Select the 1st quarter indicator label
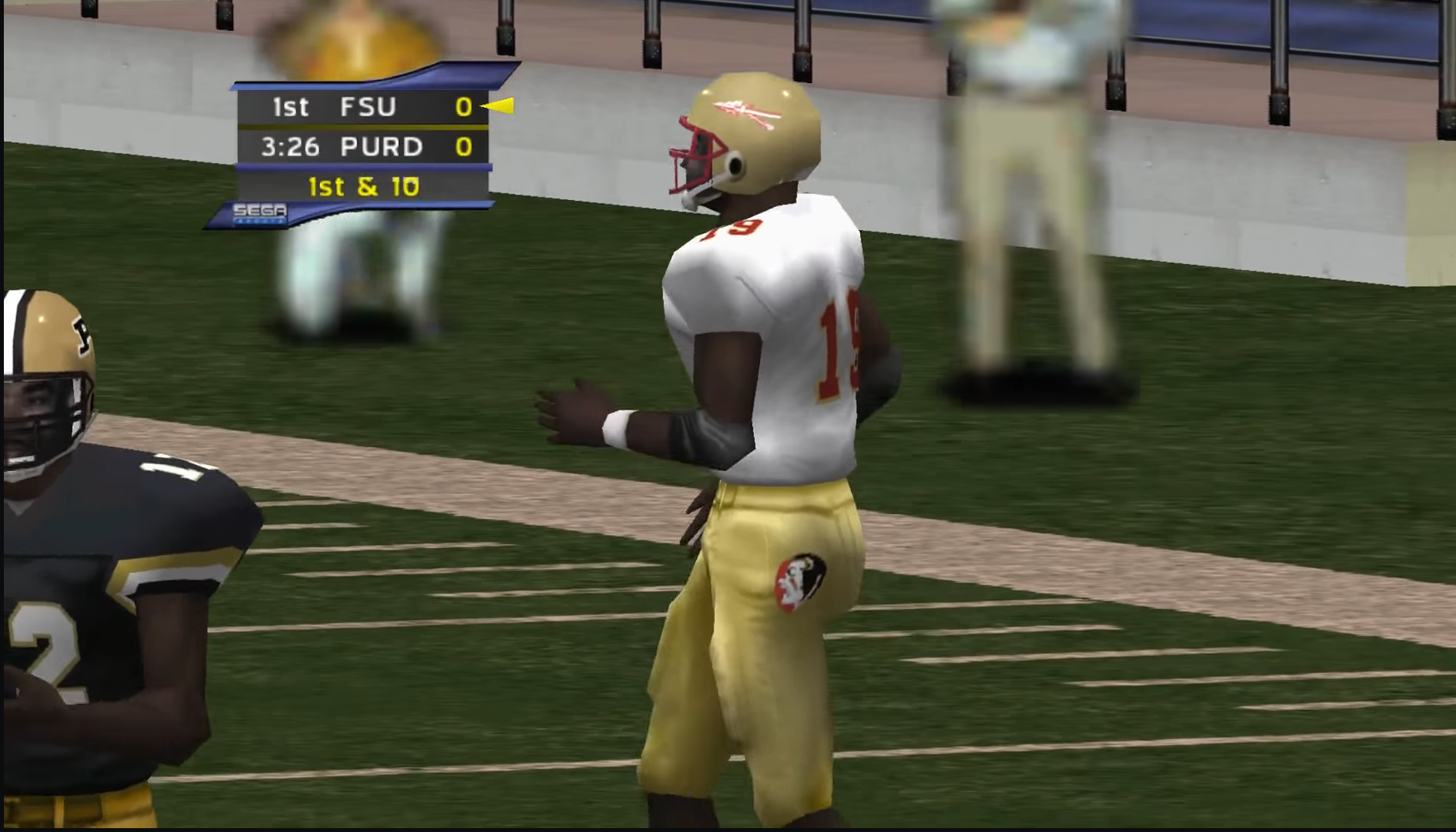Image resolution: width=1456 pixels, height=832 pixels. coord(290,108)
